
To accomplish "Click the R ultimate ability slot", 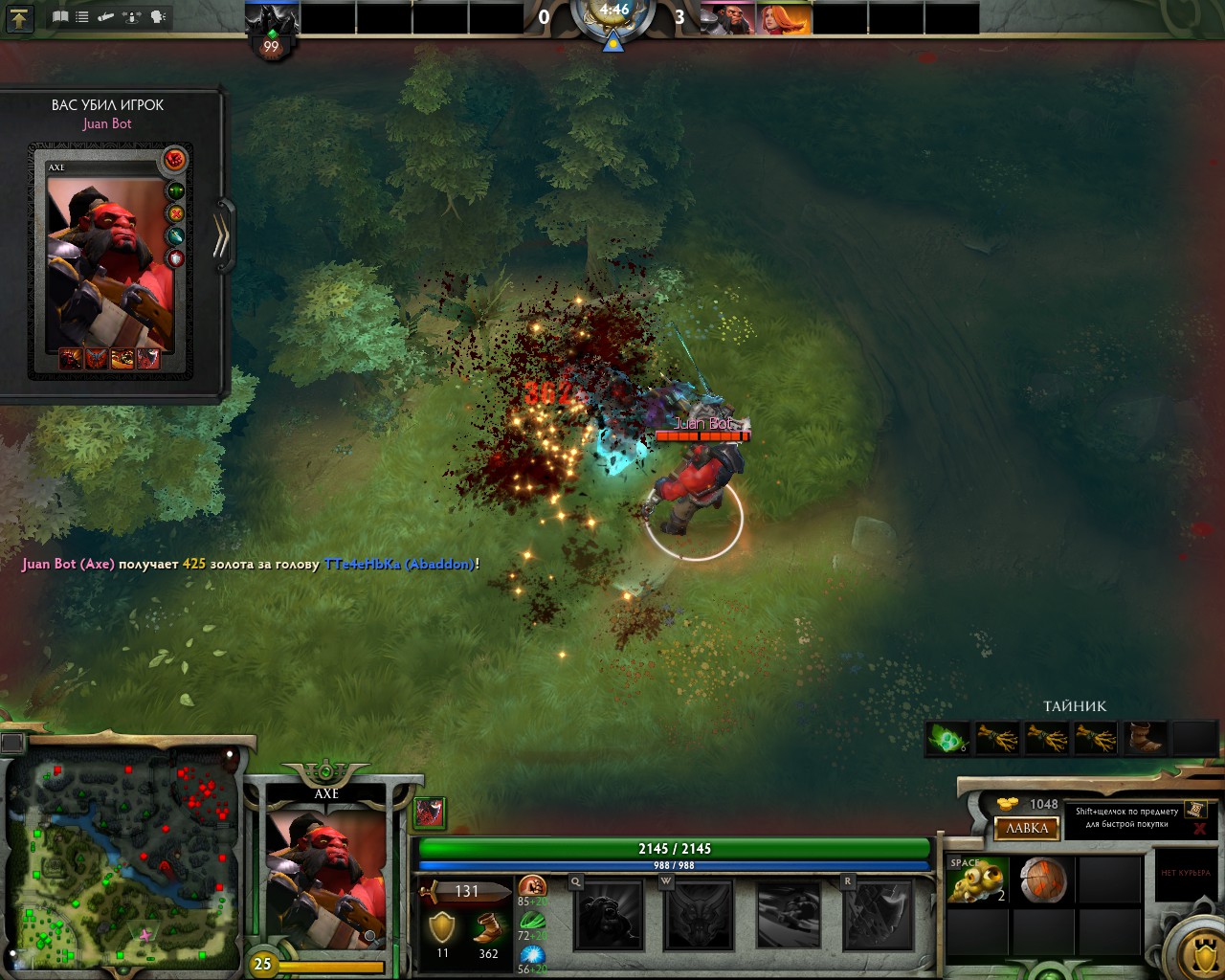I will [x=878, y=914].
